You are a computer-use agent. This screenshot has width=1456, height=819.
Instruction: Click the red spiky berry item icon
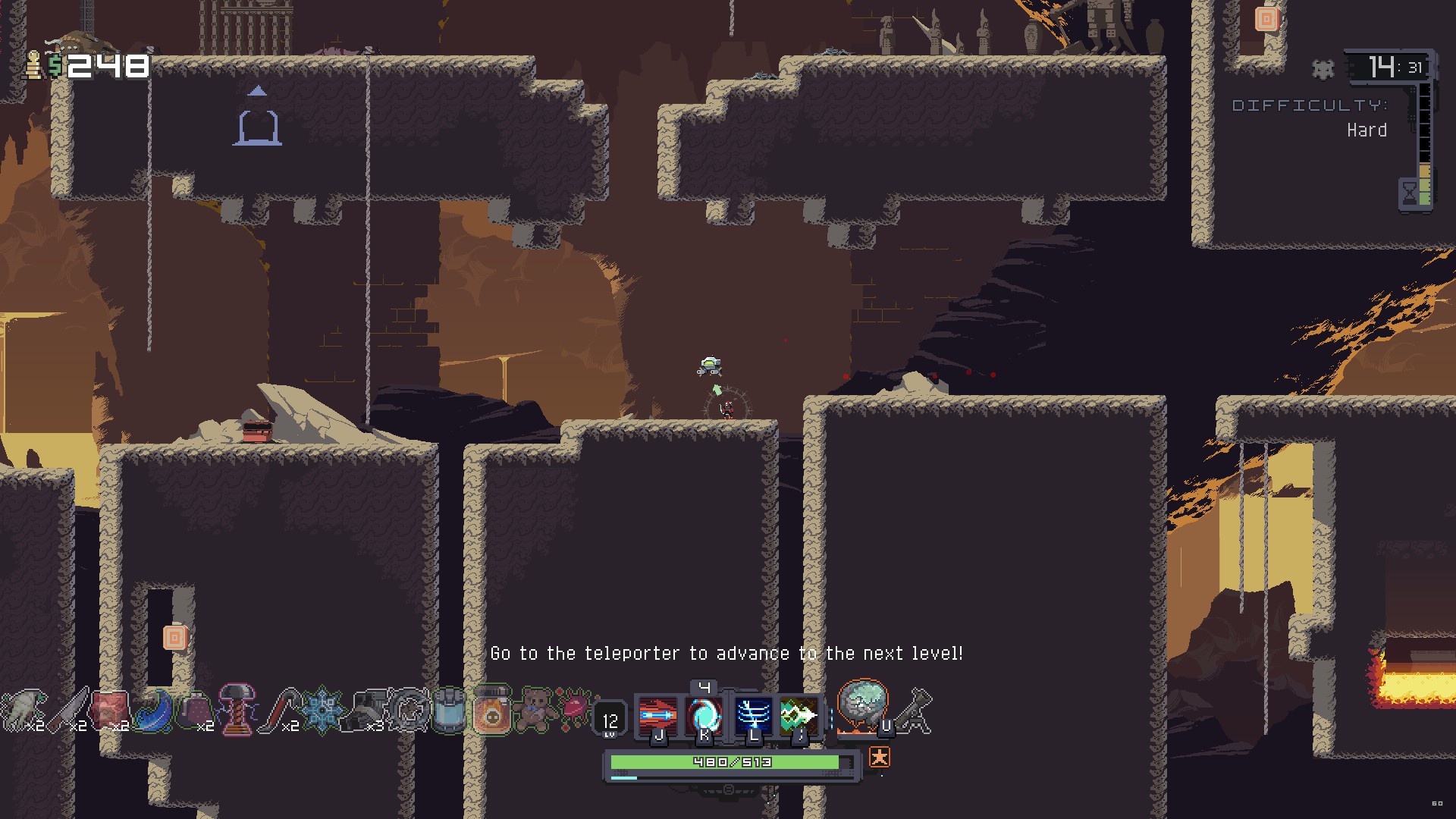pos(574,710)
